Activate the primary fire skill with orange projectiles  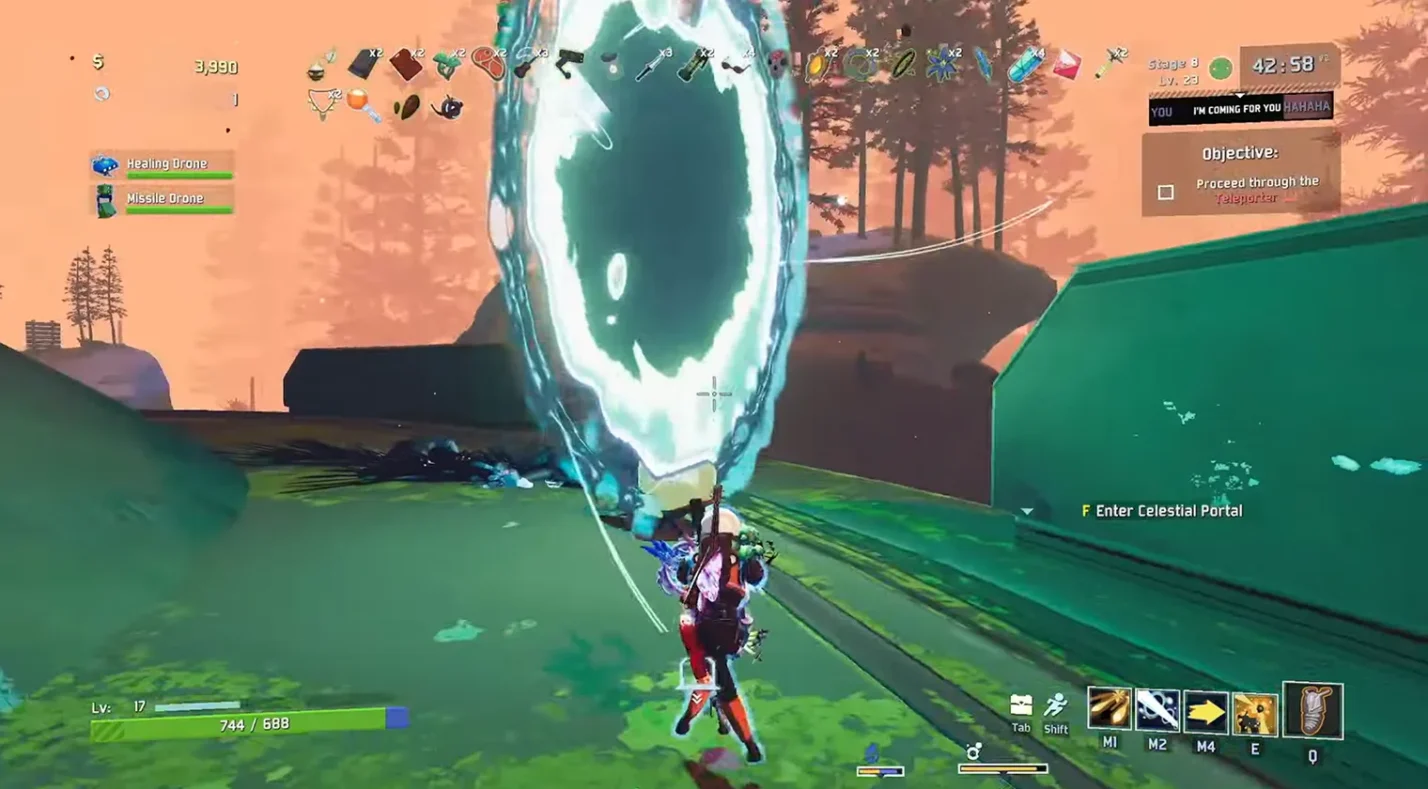pyautogui.click(x=1109, y=709)
